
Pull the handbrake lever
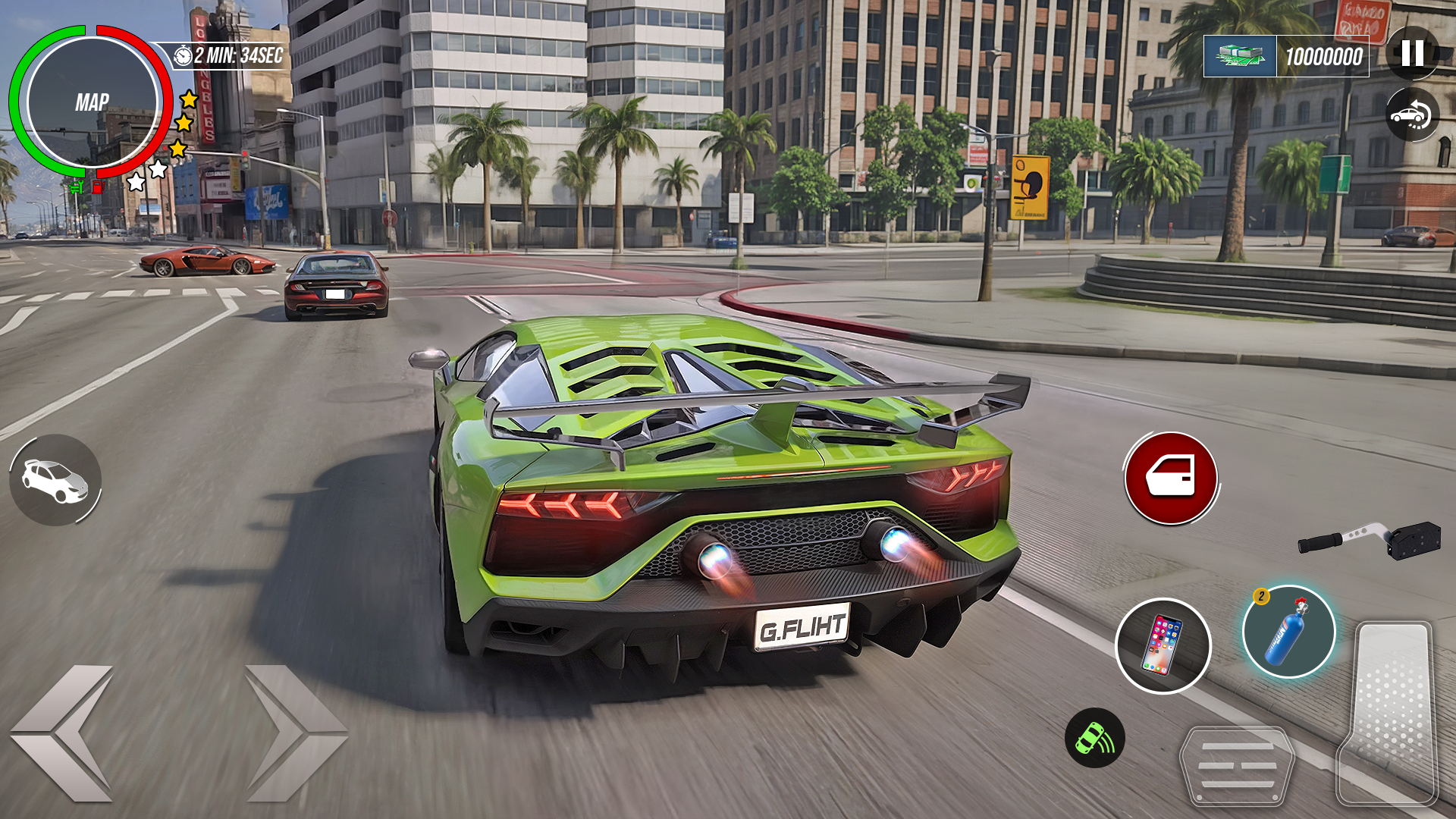(1370, 539)
